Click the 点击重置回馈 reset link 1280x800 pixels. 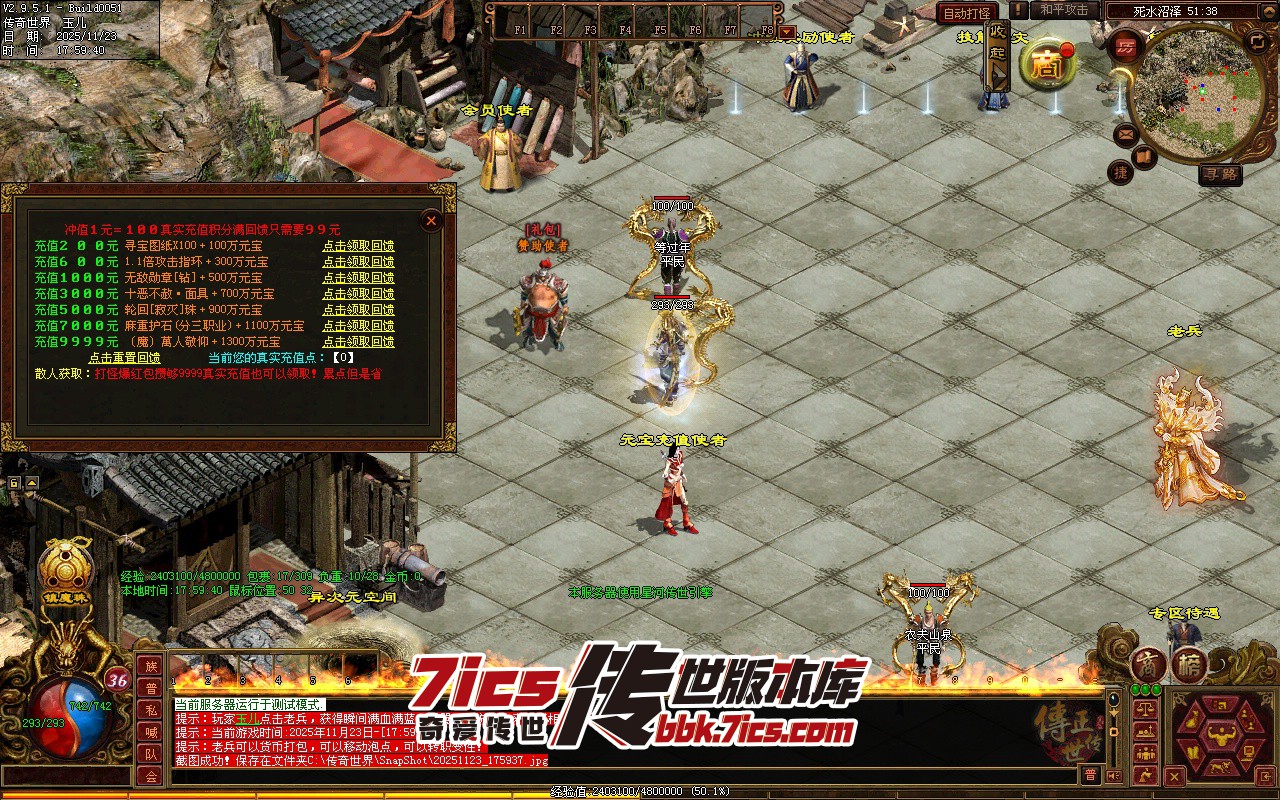(124, 358)
